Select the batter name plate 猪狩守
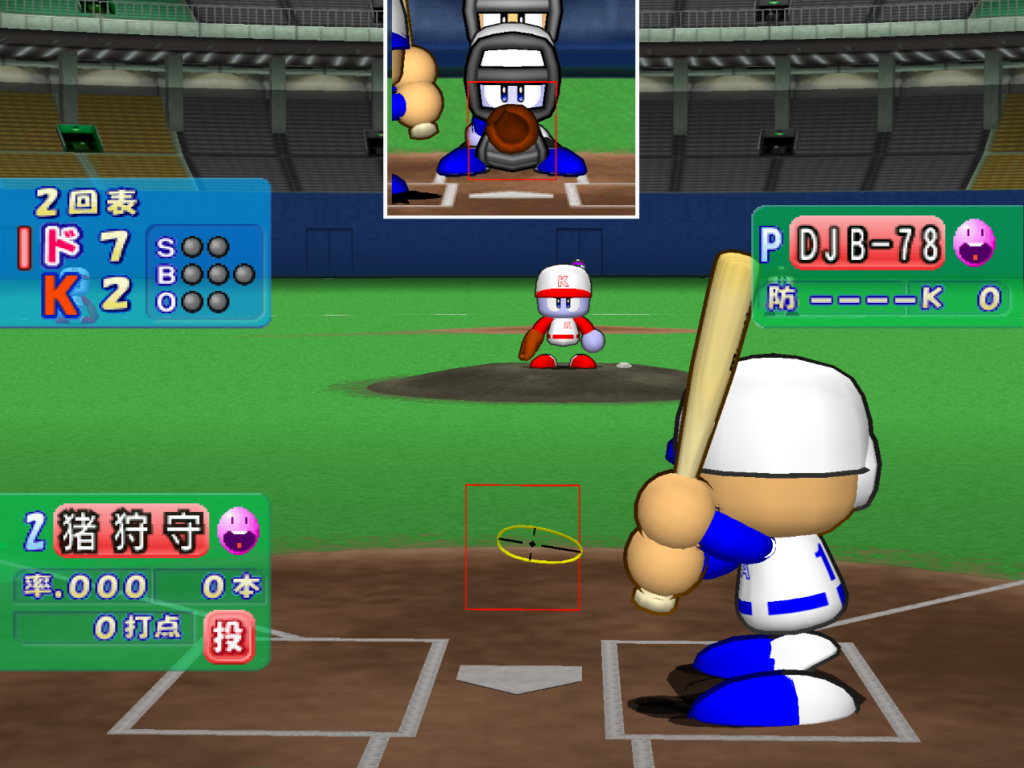Image resolution: width=1024 pixels, height=768 pixels. tap(131, 531)
